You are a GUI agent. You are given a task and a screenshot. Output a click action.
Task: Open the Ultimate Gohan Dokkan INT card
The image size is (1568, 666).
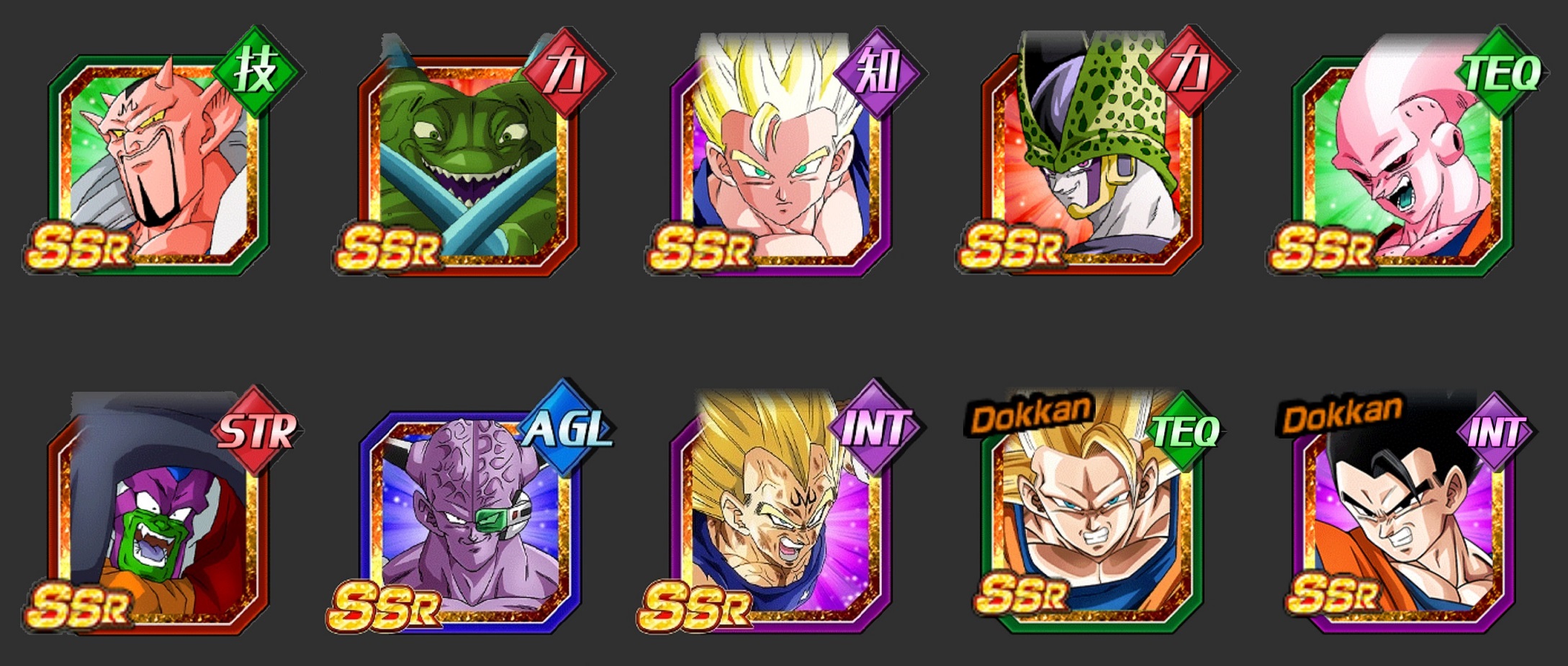tap(1402, 518)
